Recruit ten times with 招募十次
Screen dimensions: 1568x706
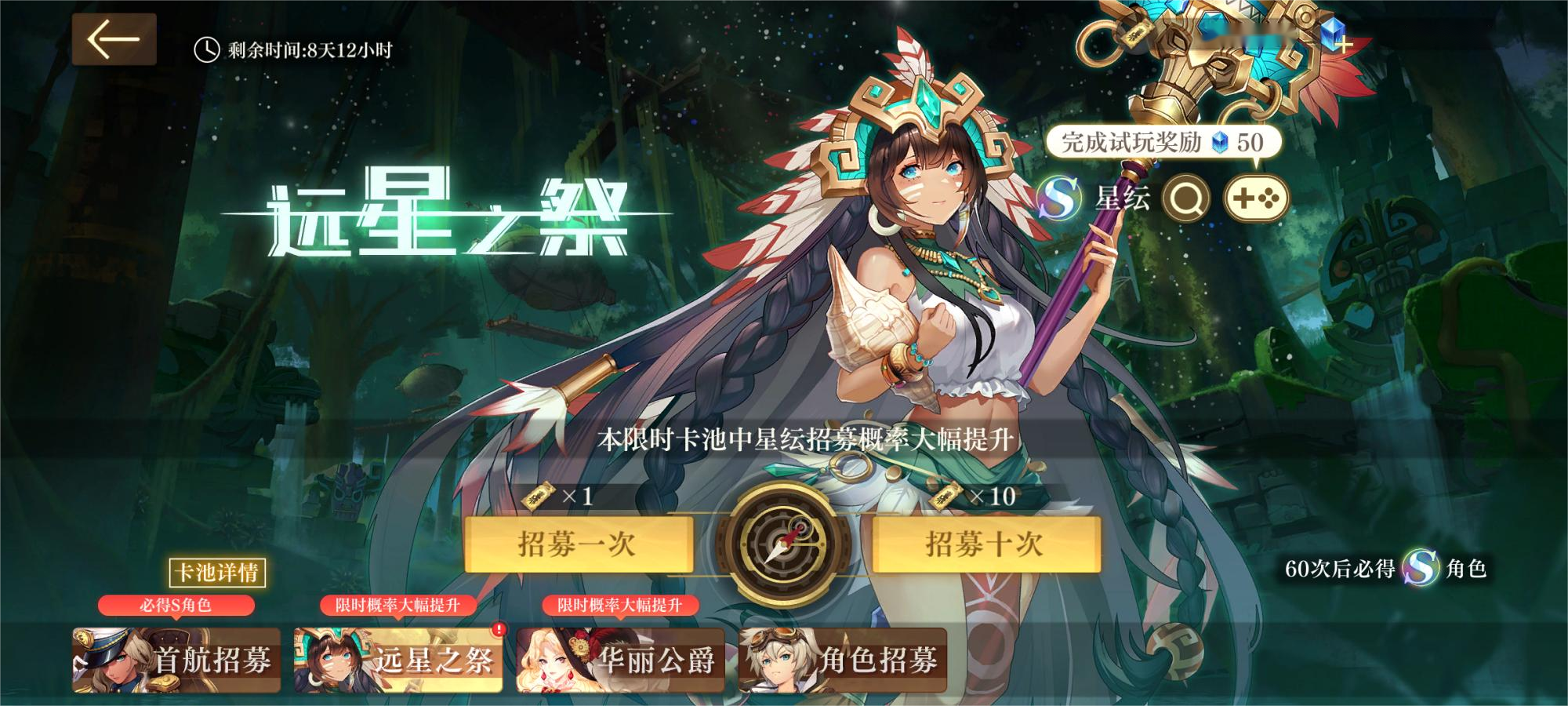click(985, 544)
